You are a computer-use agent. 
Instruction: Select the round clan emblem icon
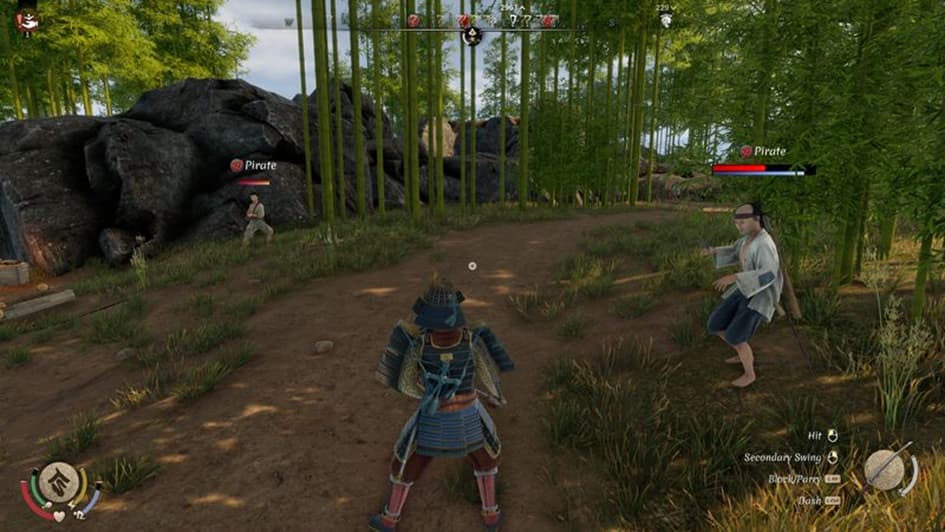click(x=60, y=483)
